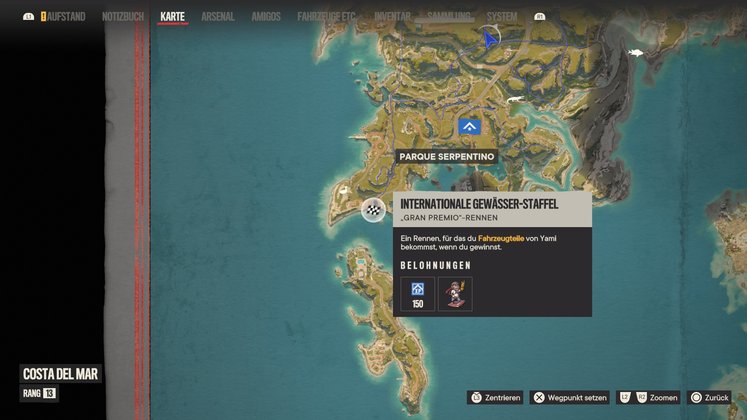Select the Karte tab

click(x=172, y=17)
